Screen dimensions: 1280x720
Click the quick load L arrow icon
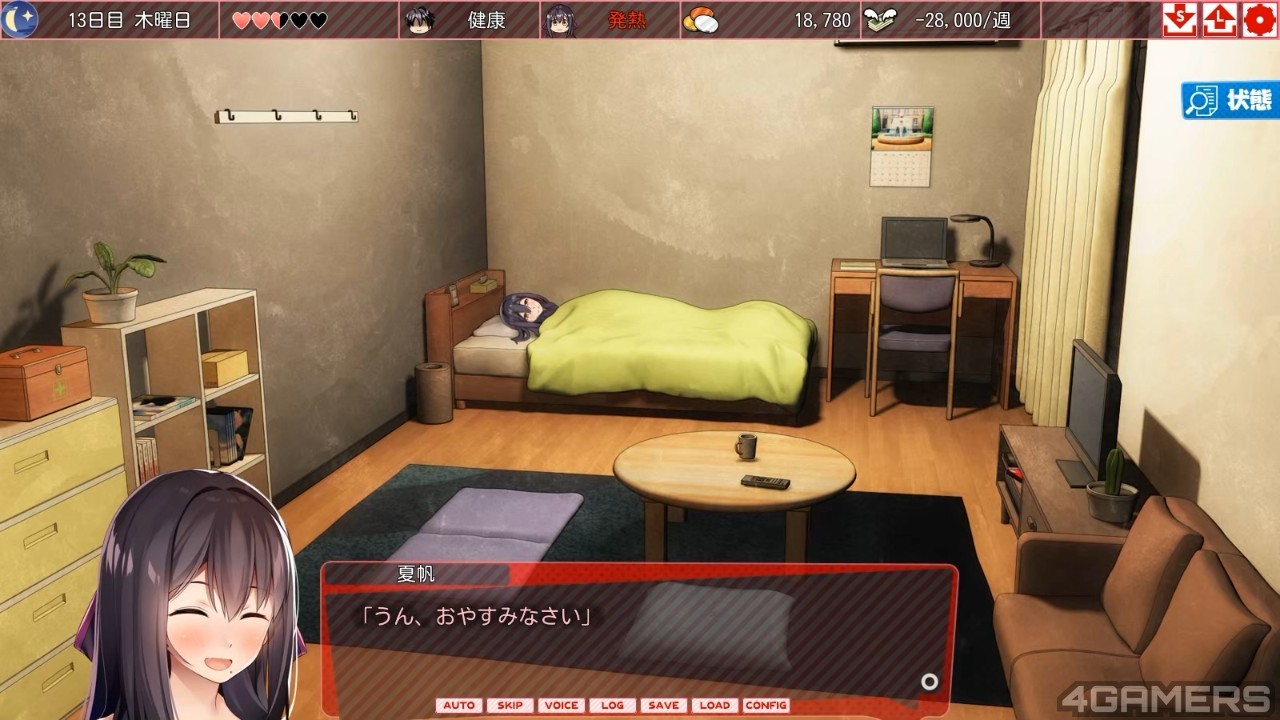(x=1219, y=20)
